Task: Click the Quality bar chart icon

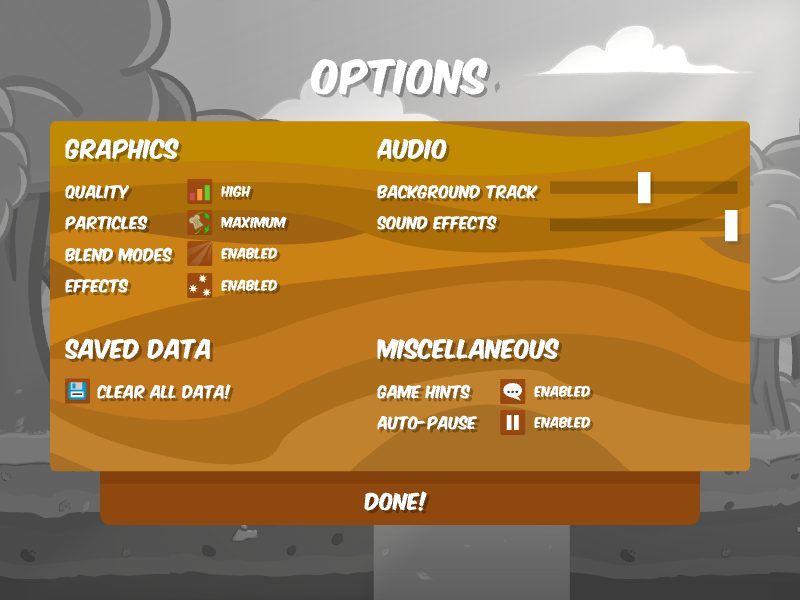Action: [200, 192]
